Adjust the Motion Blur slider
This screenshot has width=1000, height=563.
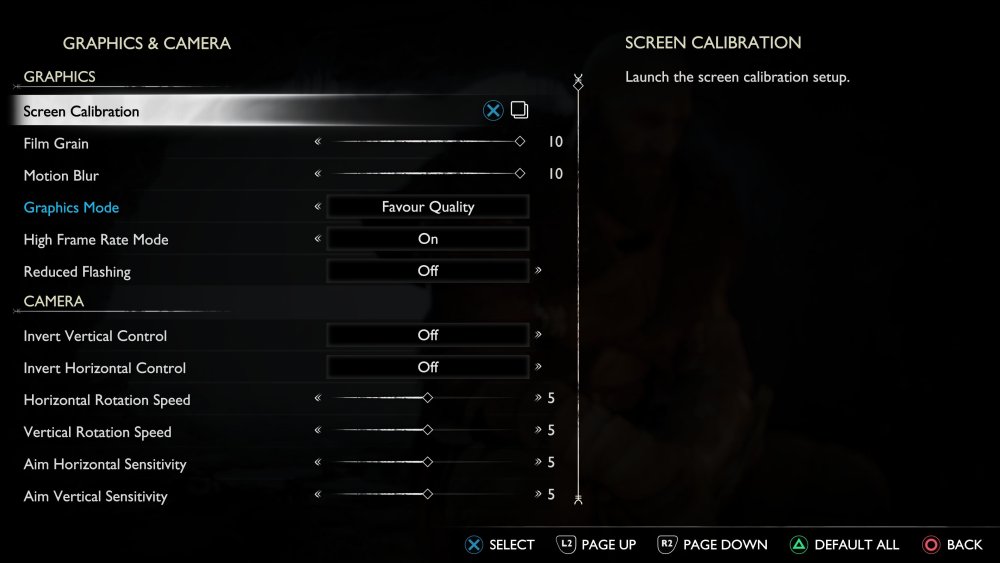427,174
